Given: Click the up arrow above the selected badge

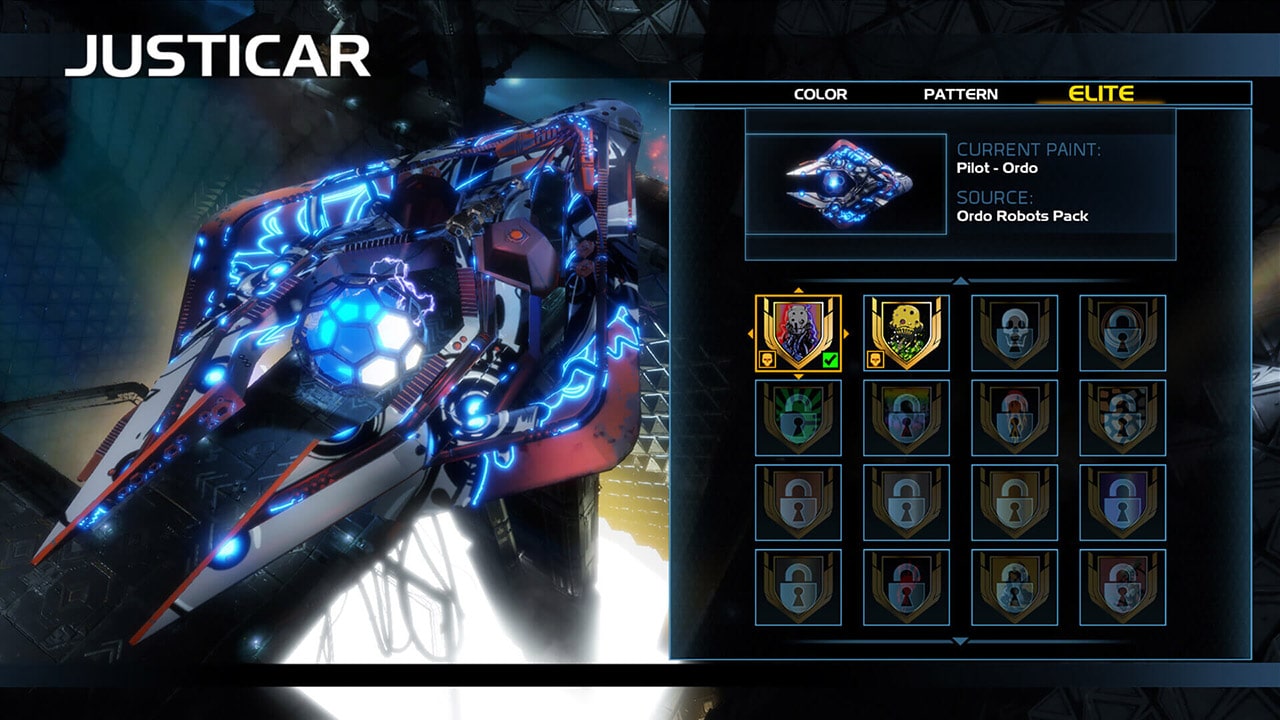Looking at the screenshot, I should (x=798, y=290).
